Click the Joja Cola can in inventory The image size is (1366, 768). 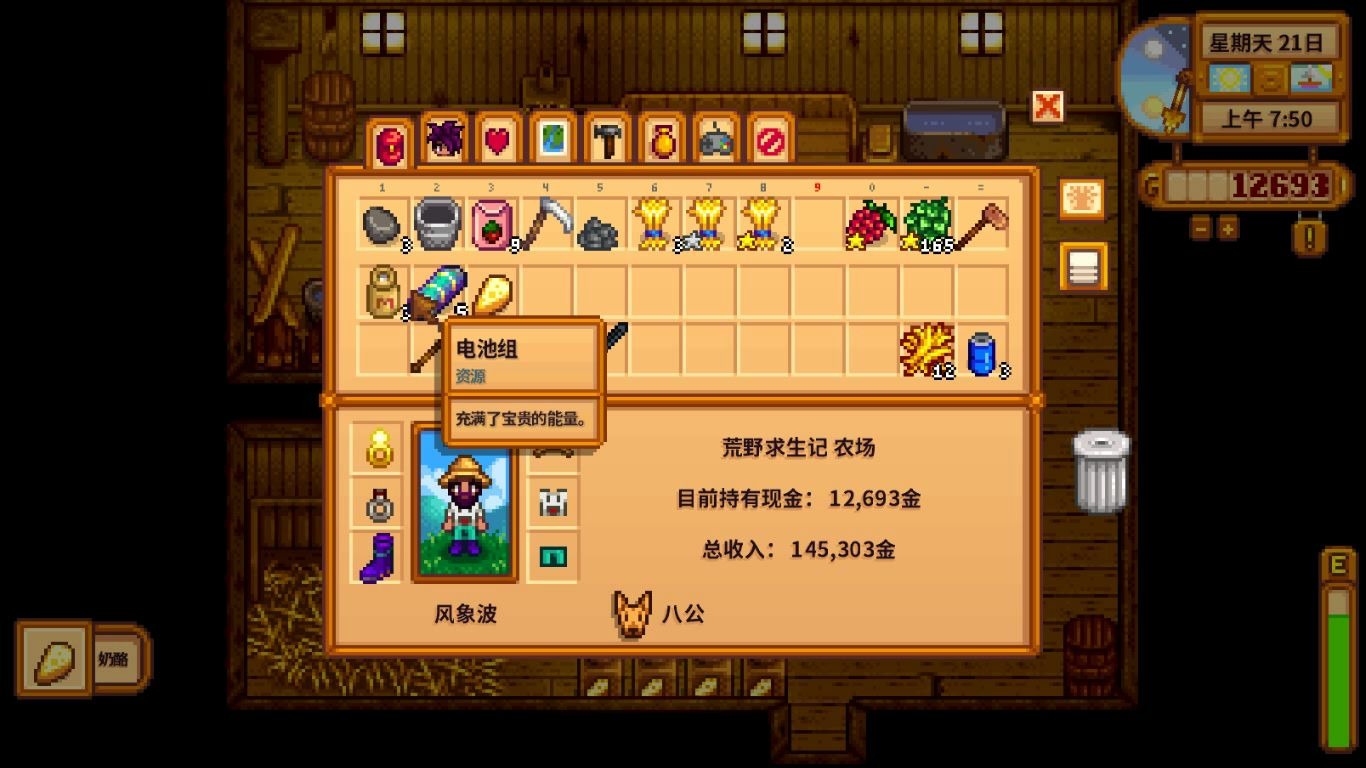[982, 350]
